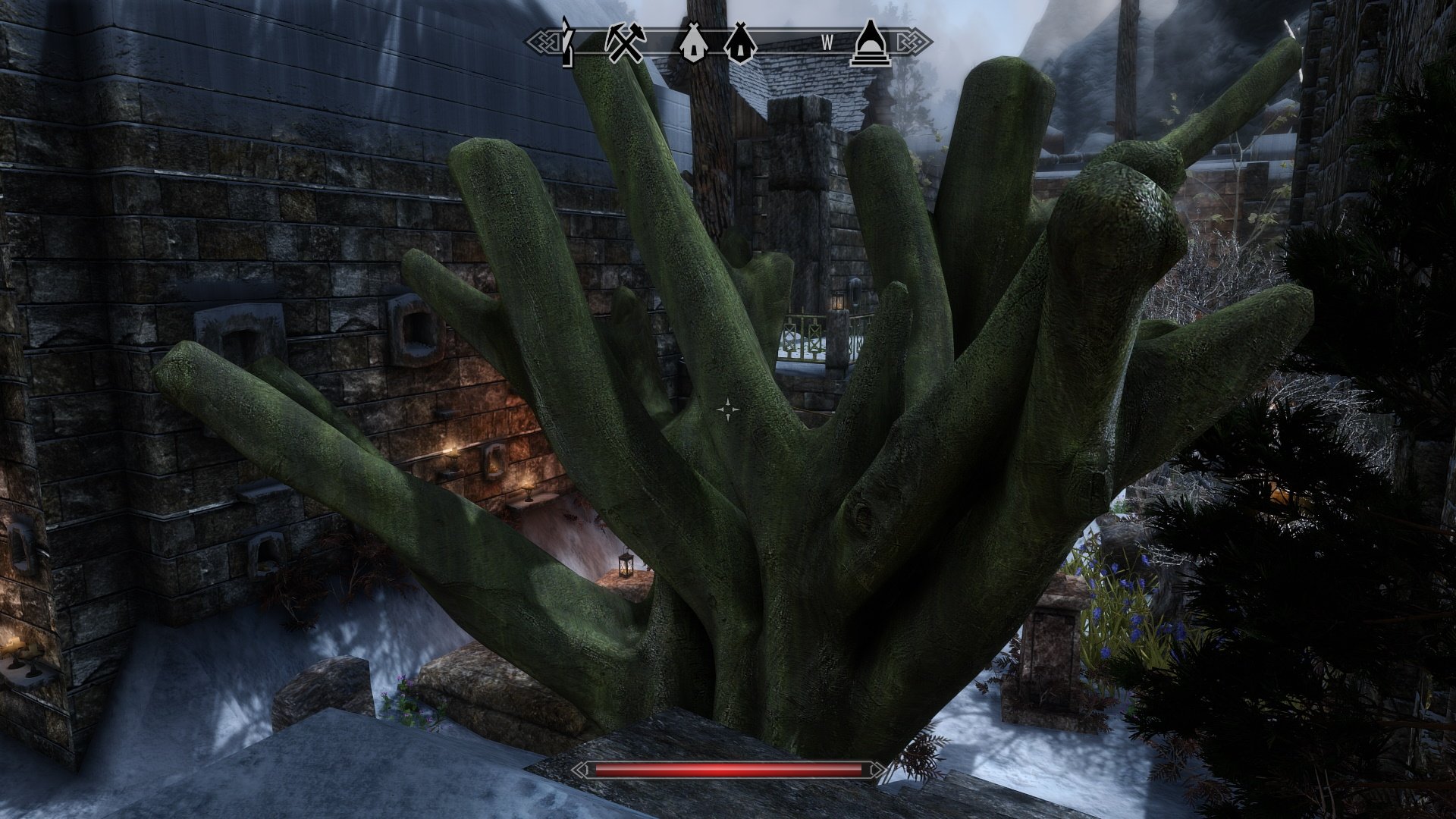Select the cut-off marker at compass left edge

tap(567, 42)
